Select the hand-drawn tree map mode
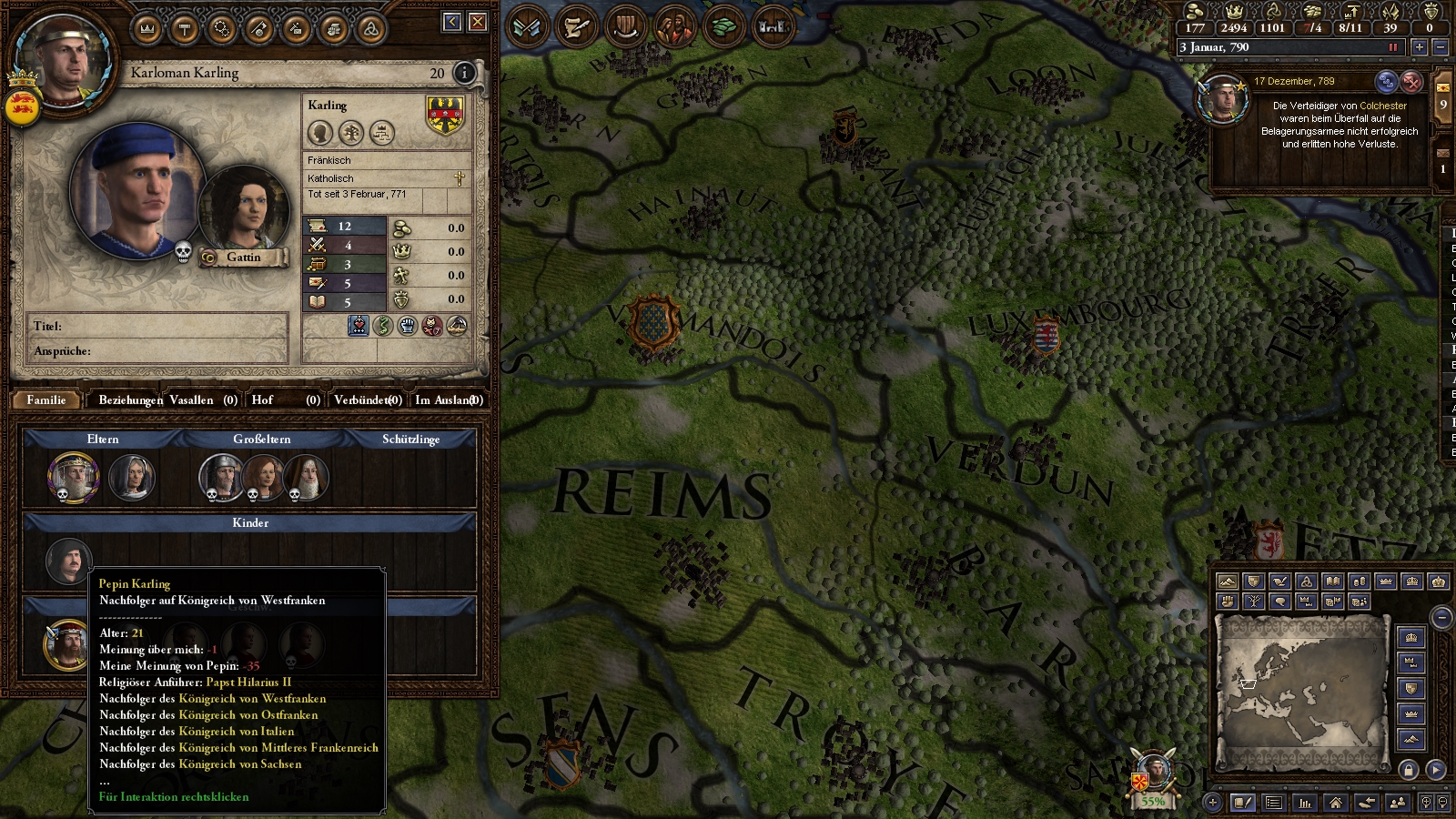This screenshot has width=1456, height=819. (x=1254, y=602)
